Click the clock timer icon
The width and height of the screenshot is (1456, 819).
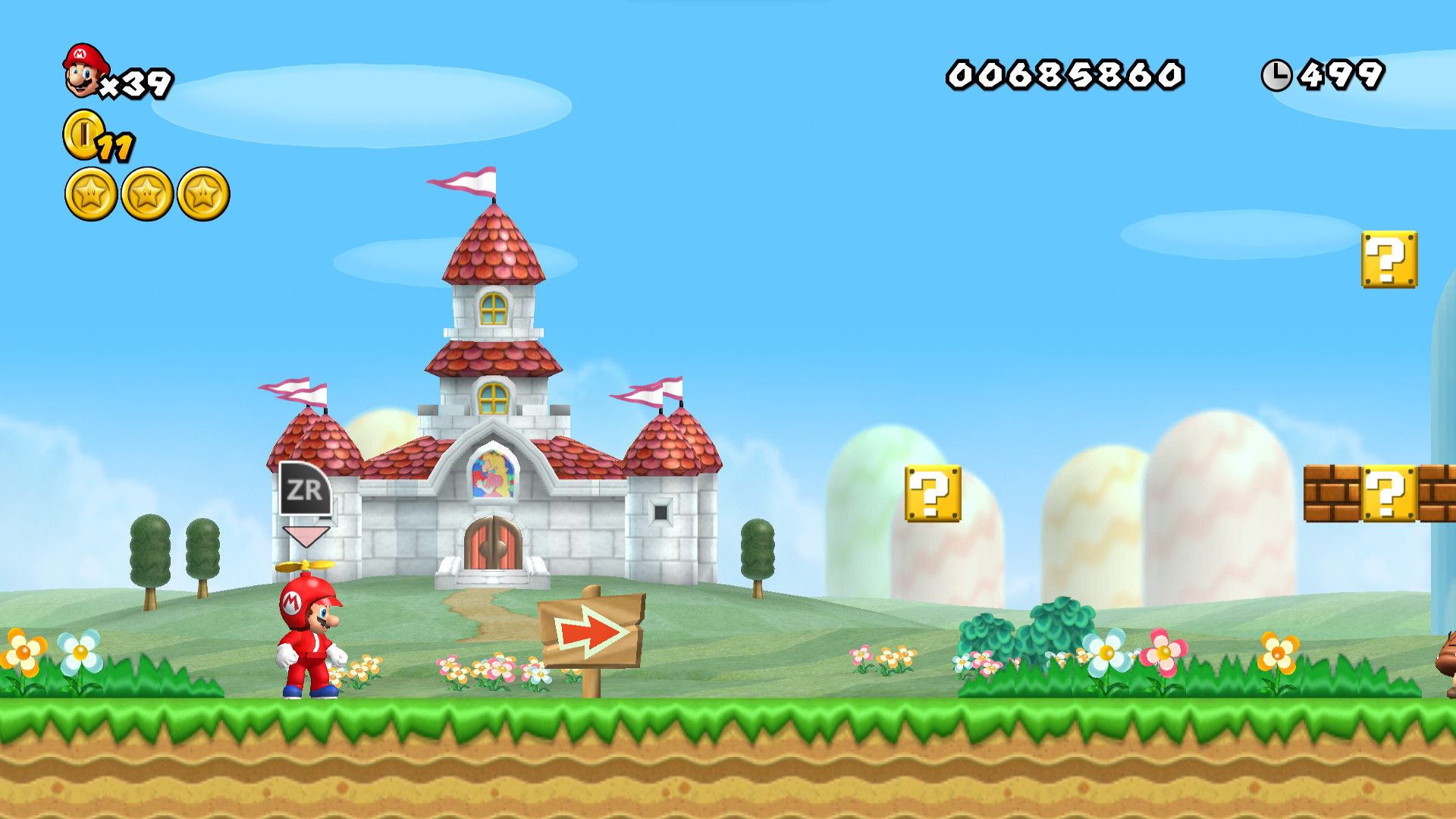[1278, 76]
